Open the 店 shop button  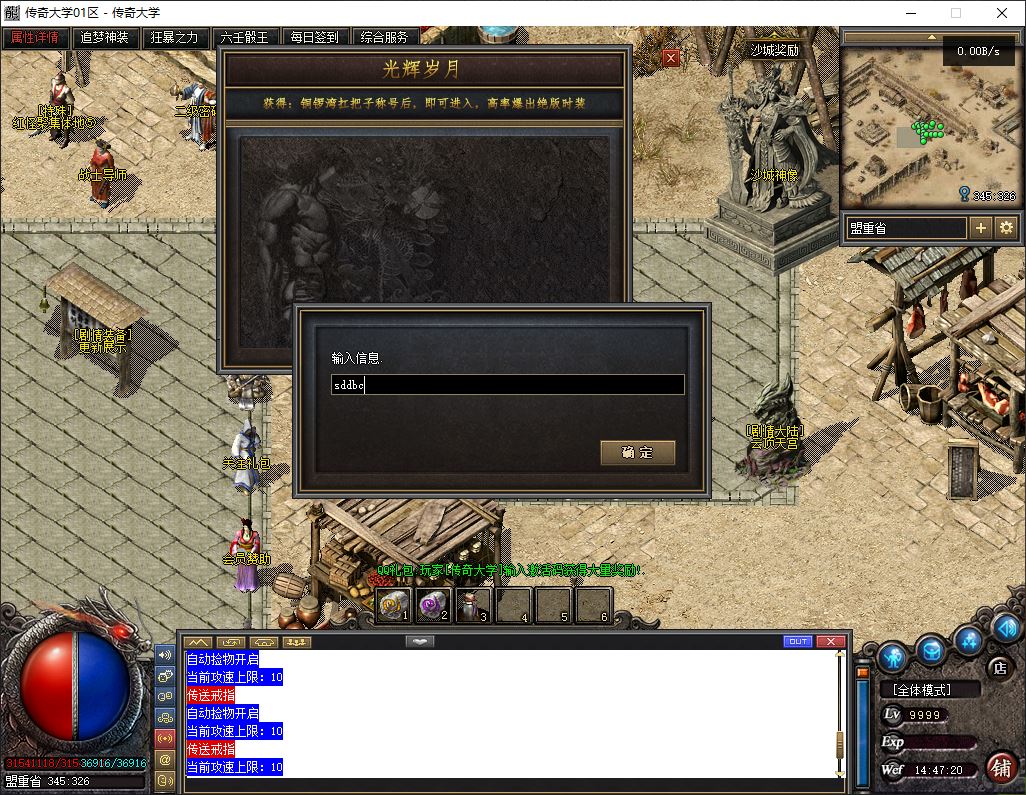click(x=997, y=667)
